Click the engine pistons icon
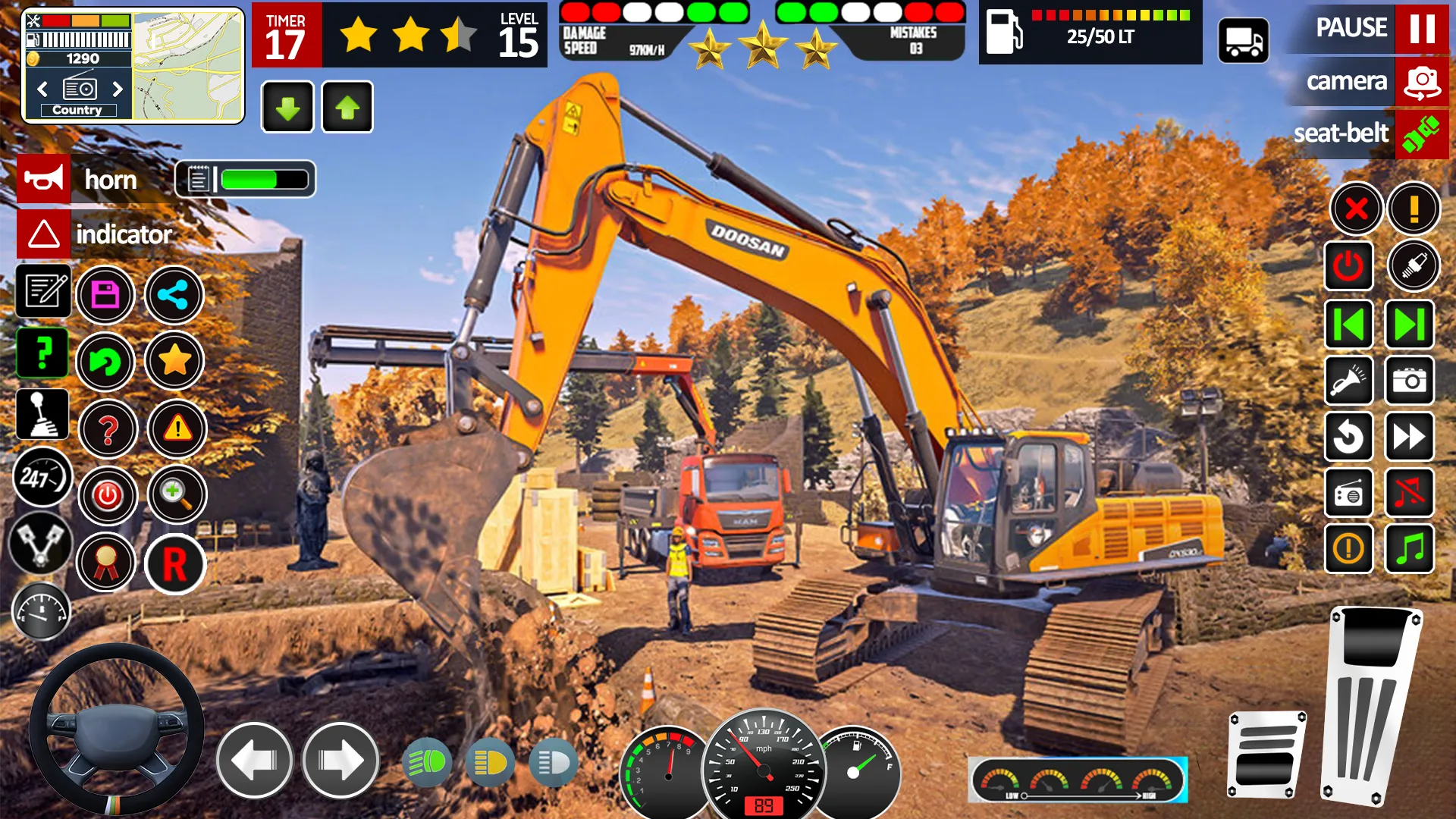The width and height of the screenshot is (1456, 819). point(42,542)
